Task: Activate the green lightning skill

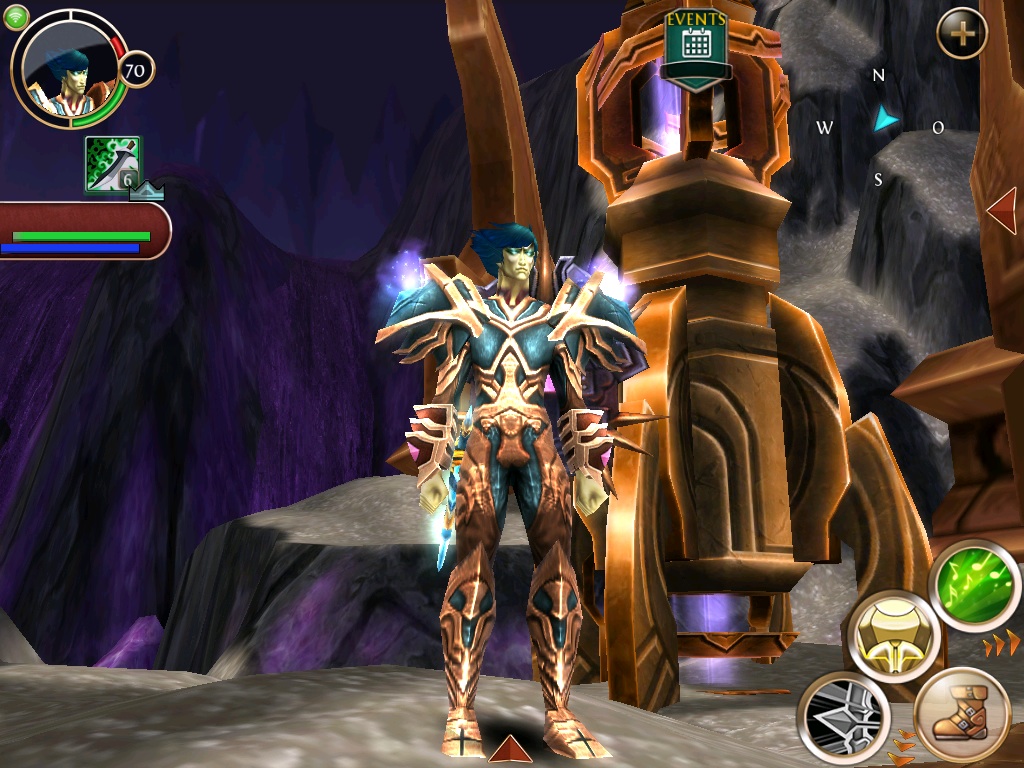Action: (x=973, y=585)
